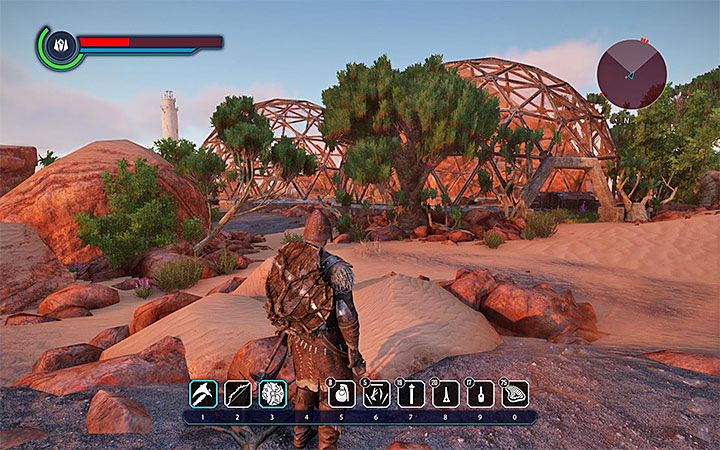720x450 pixels.
Task: Click the character portrait emblem
Action: [59, 45]
